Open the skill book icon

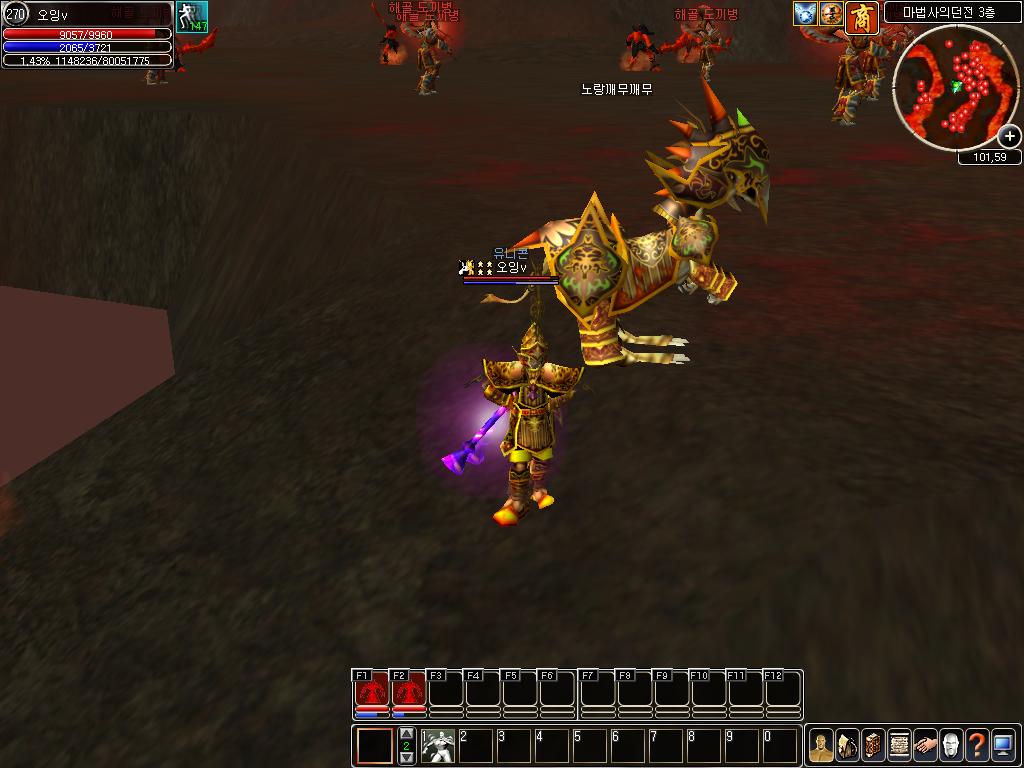[x=873, y=746]
